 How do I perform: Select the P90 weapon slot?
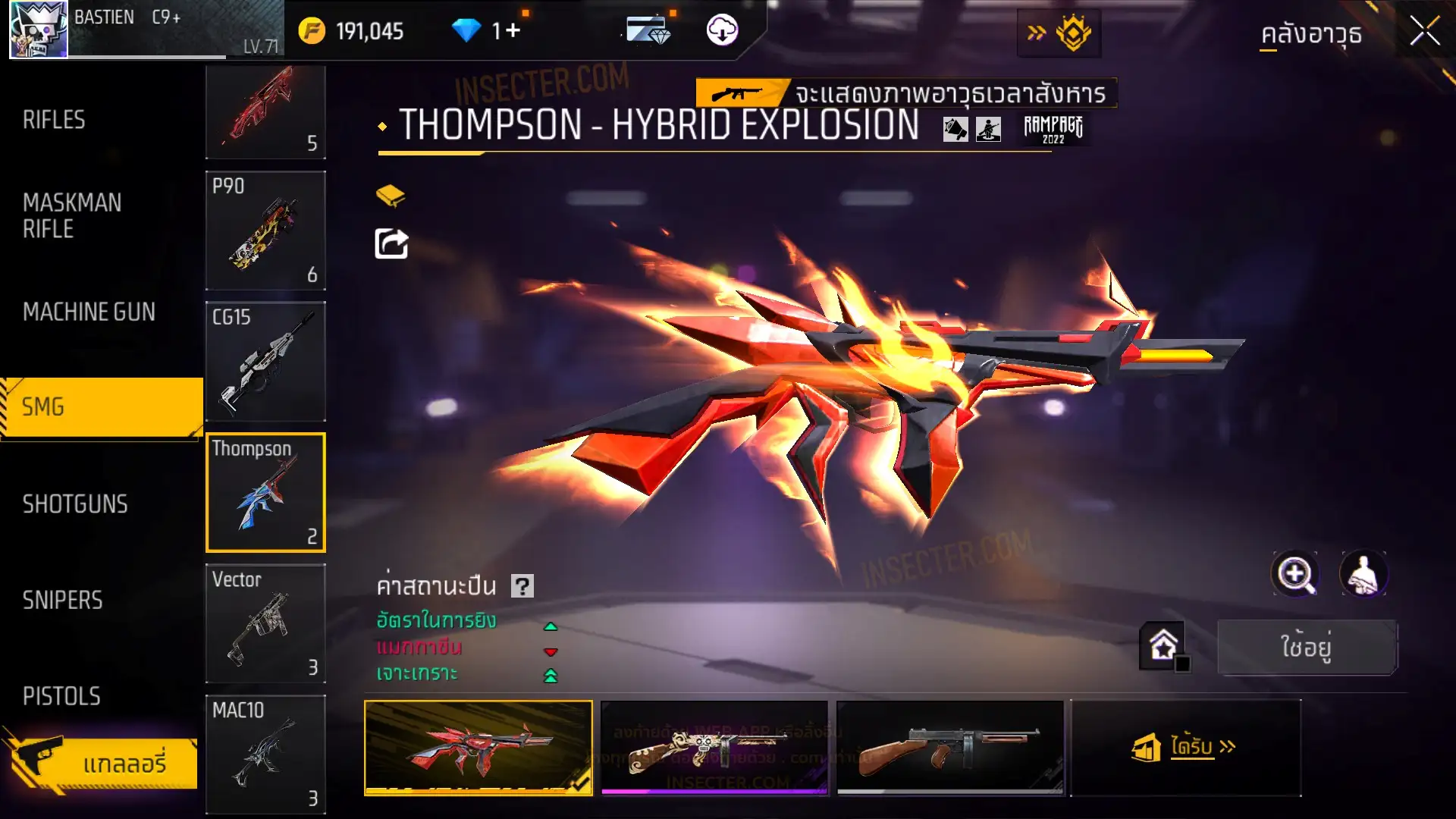click(x=265, y=231)
